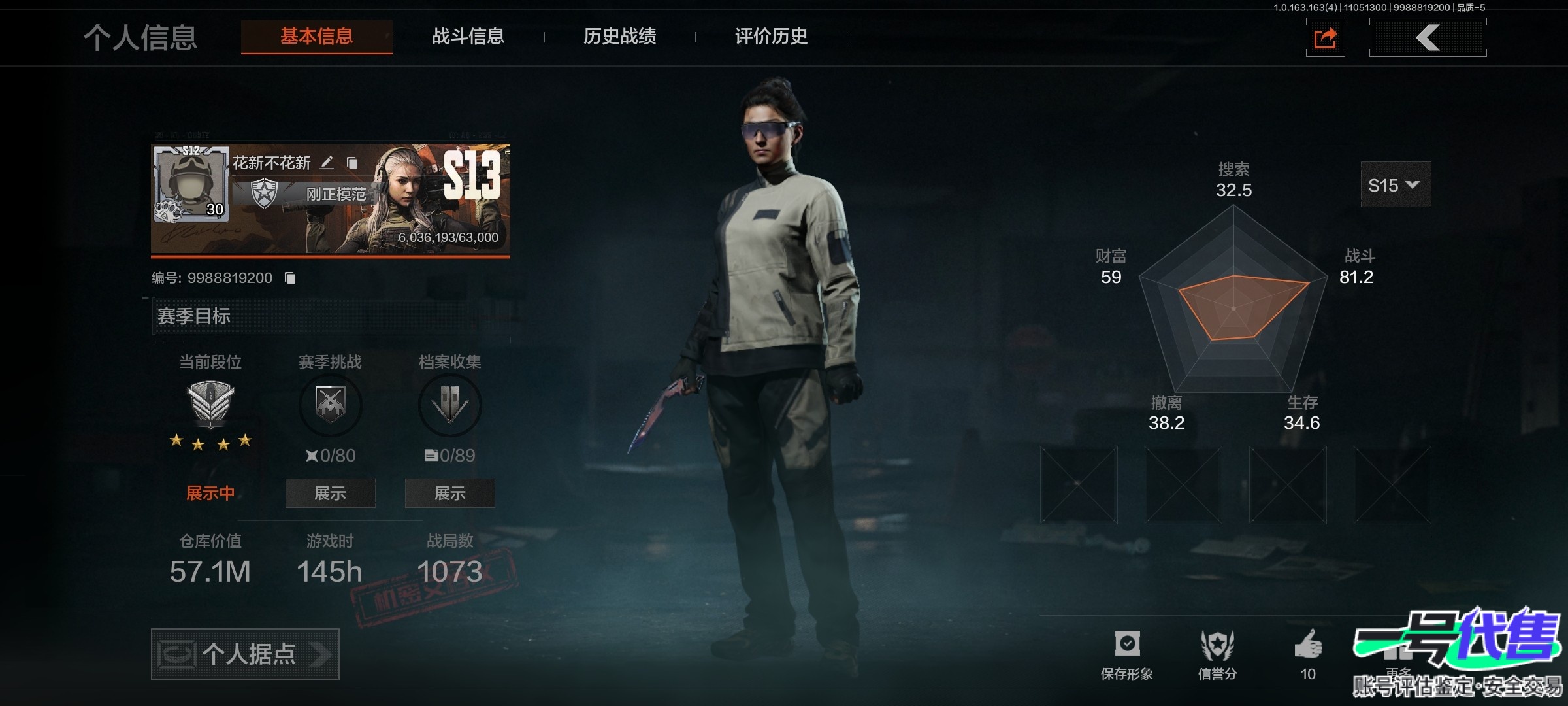Viewport: 1568px width, 706px height.
Task: Switch to the 基本信息 tab
Action: coord(317,37)
